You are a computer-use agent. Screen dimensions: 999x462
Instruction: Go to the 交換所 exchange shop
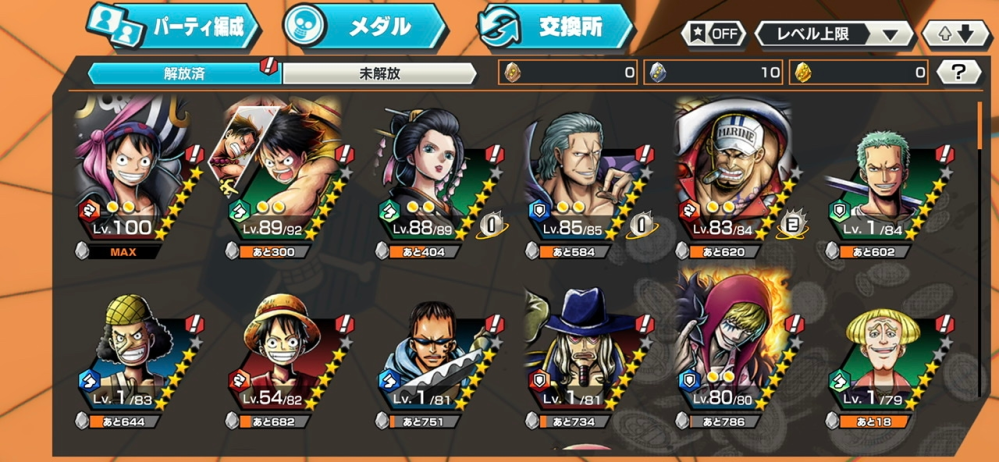[554, 27]
